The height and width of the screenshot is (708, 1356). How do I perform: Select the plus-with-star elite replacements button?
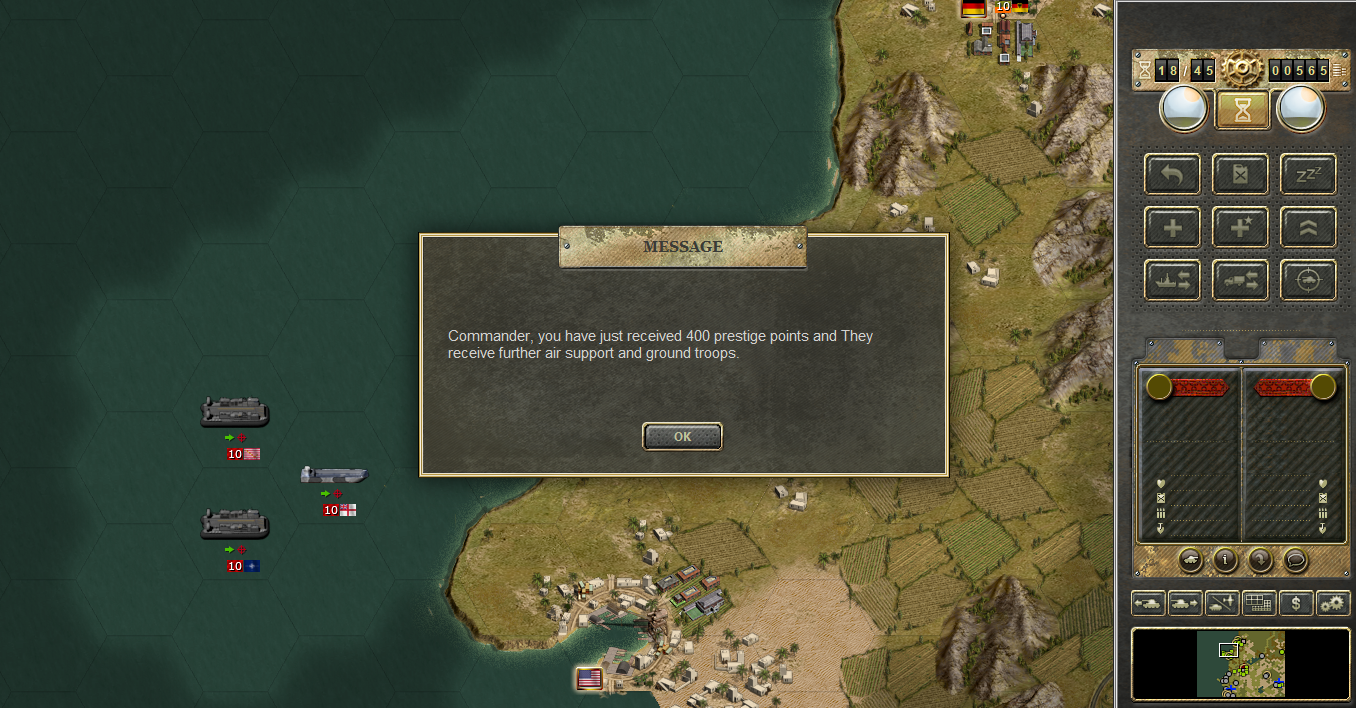(x=1240, y=227)
